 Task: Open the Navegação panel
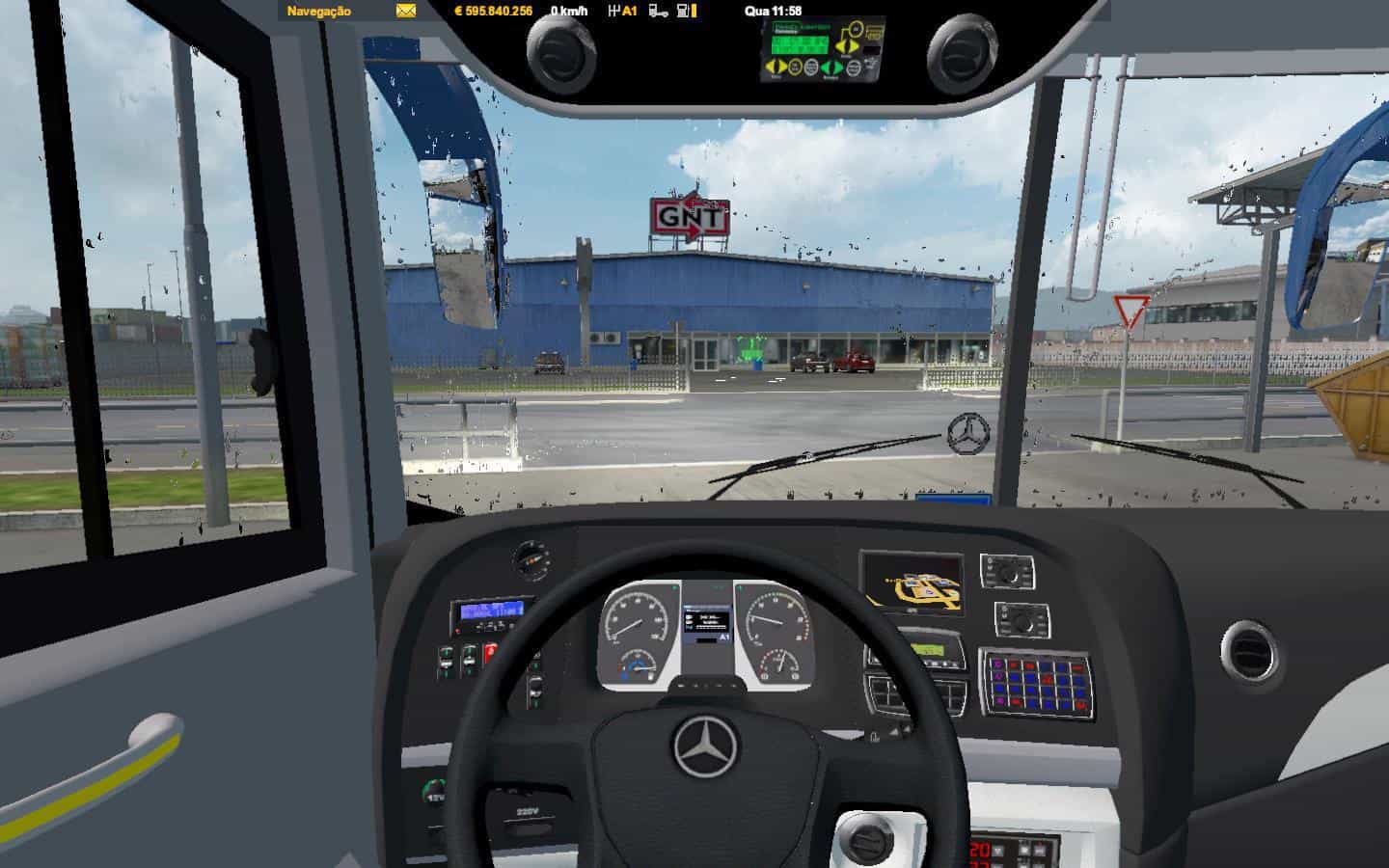point(319,12)
